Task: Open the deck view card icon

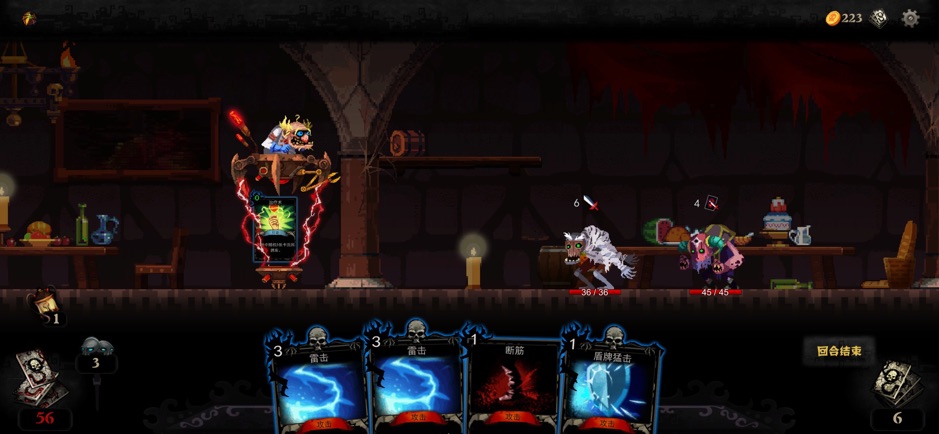Action: [x=879, y=18]
